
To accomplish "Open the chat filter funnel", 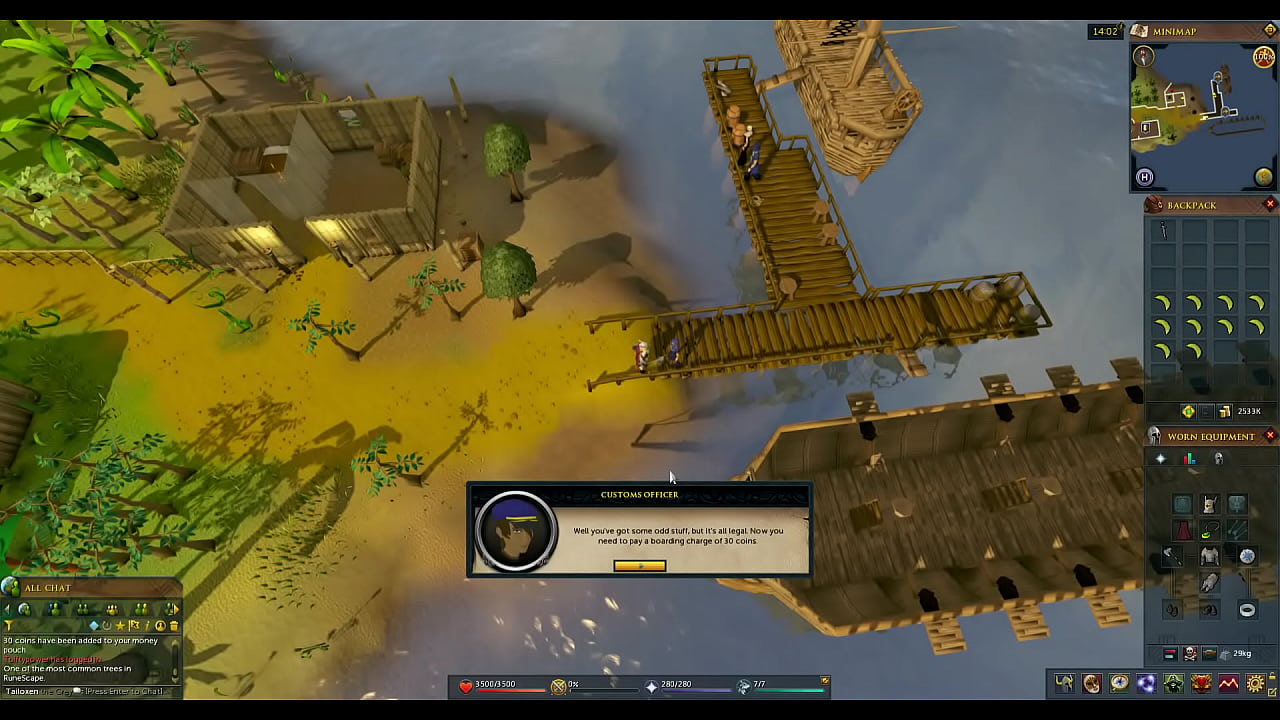I will pos(9,626).
